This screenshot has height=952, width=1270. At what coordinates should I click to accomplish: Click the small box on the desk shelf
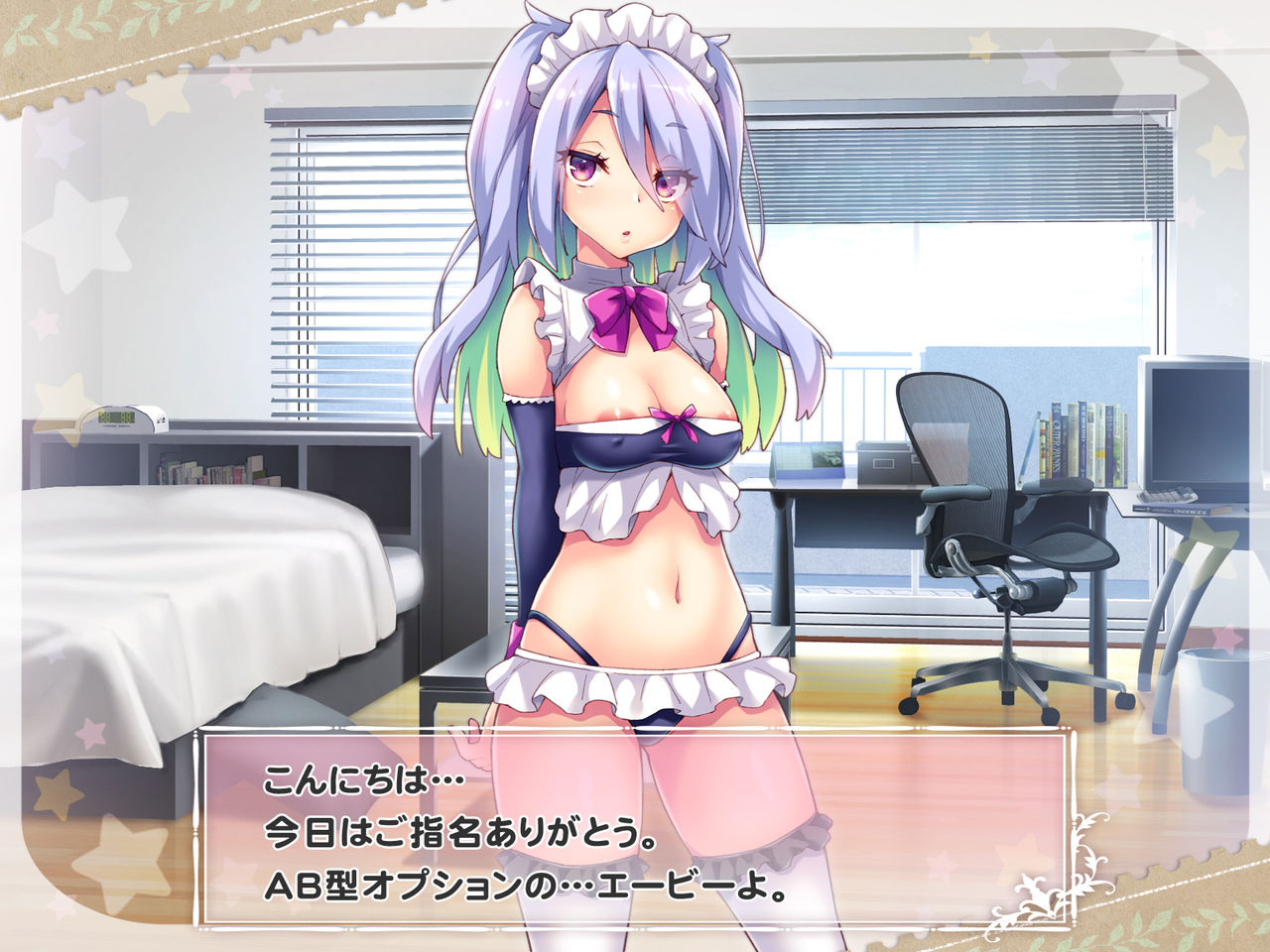(883, 461)
